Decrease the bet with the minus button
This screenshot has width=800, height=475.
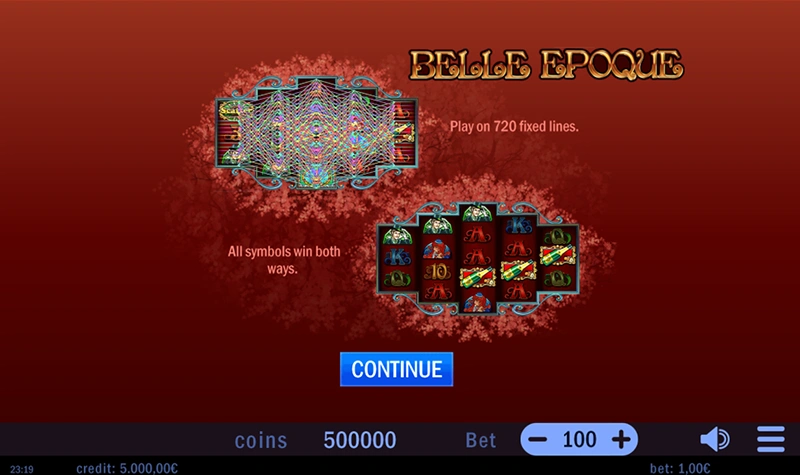[539, 439]
